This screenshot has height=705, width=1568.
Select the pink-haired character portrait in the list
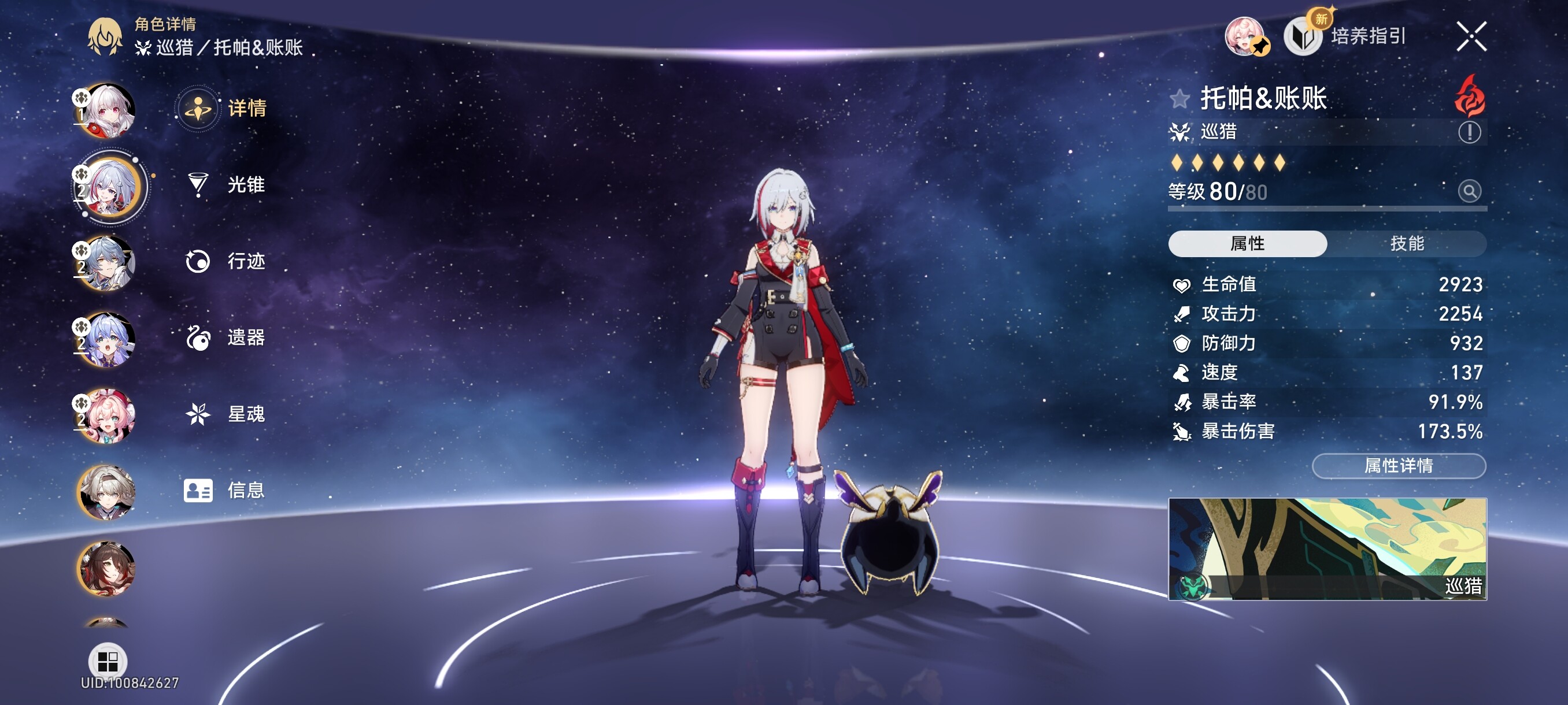(x=107, y=416)
